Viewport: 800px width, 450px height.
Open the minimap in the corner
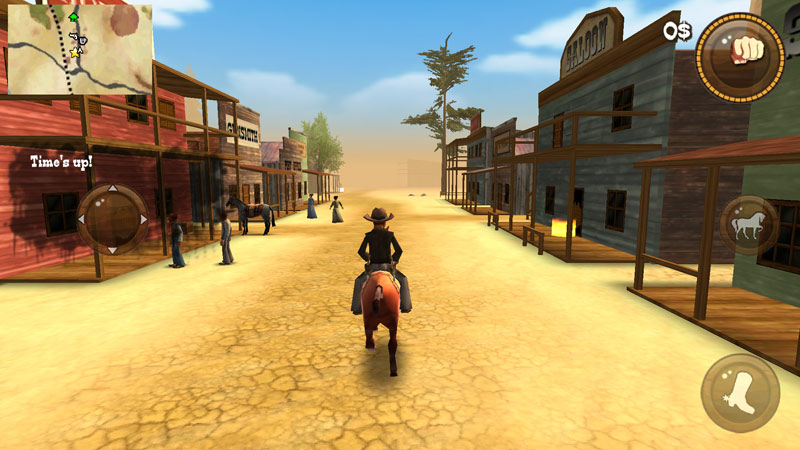coord(78,48)
